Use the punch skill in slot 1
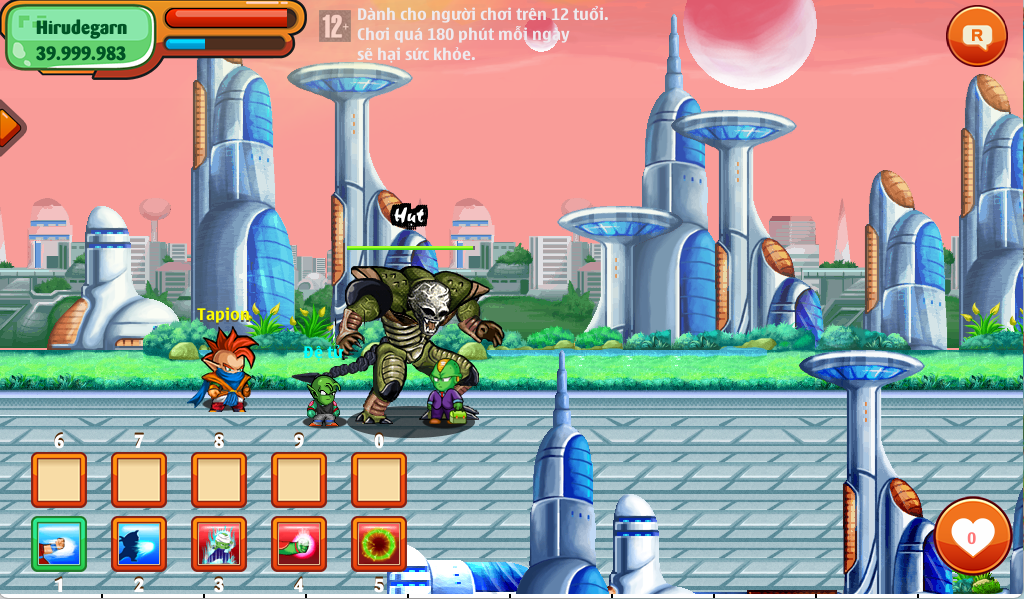The image size is (1024, 599). 59,544
